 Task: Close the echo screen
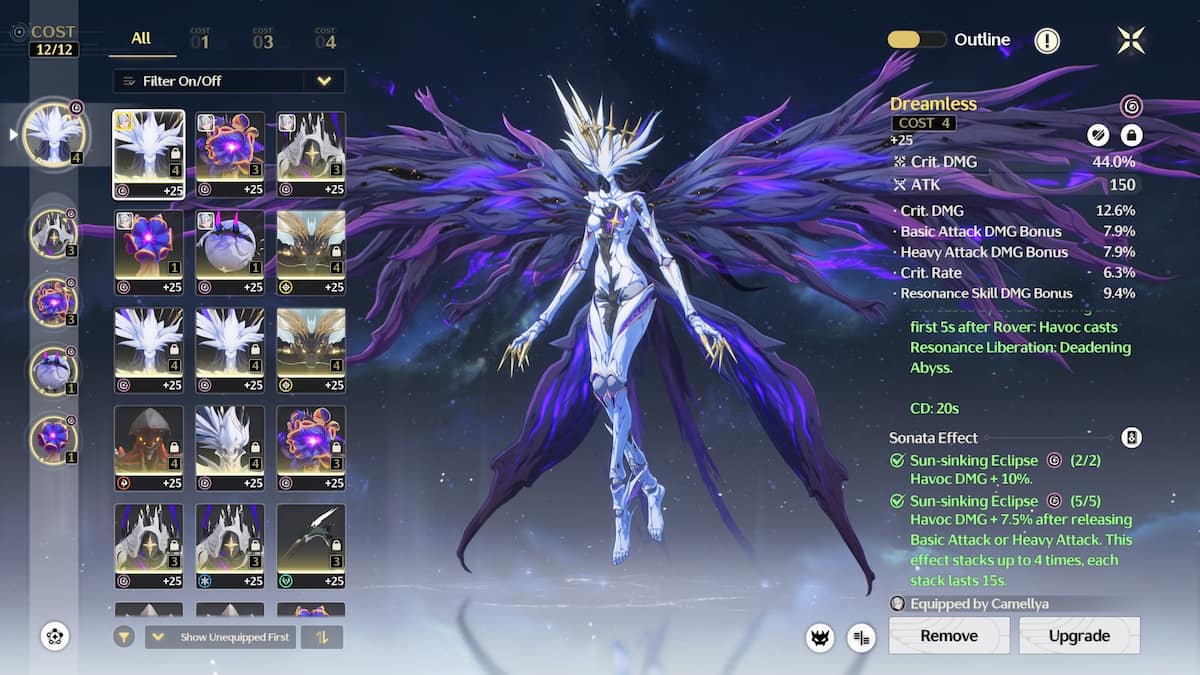tap(1131, 40)
